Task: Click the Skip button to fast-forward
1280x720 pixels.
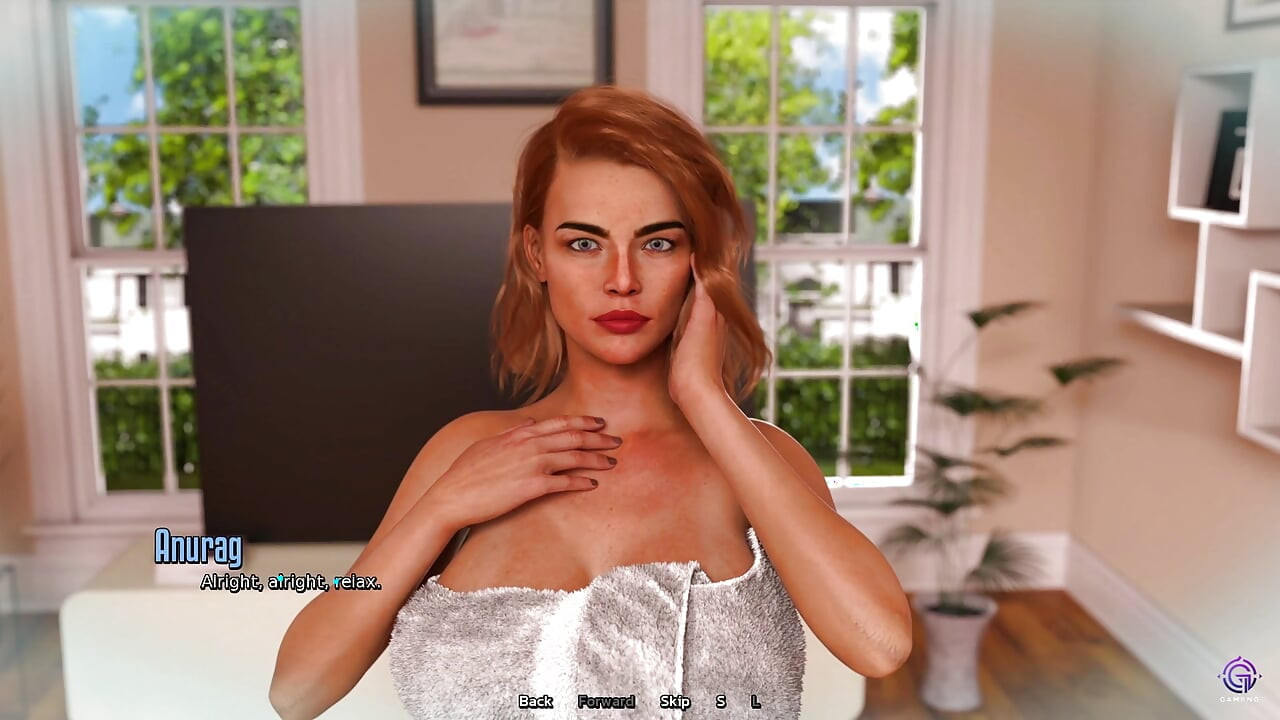Action: click(677, 702)
